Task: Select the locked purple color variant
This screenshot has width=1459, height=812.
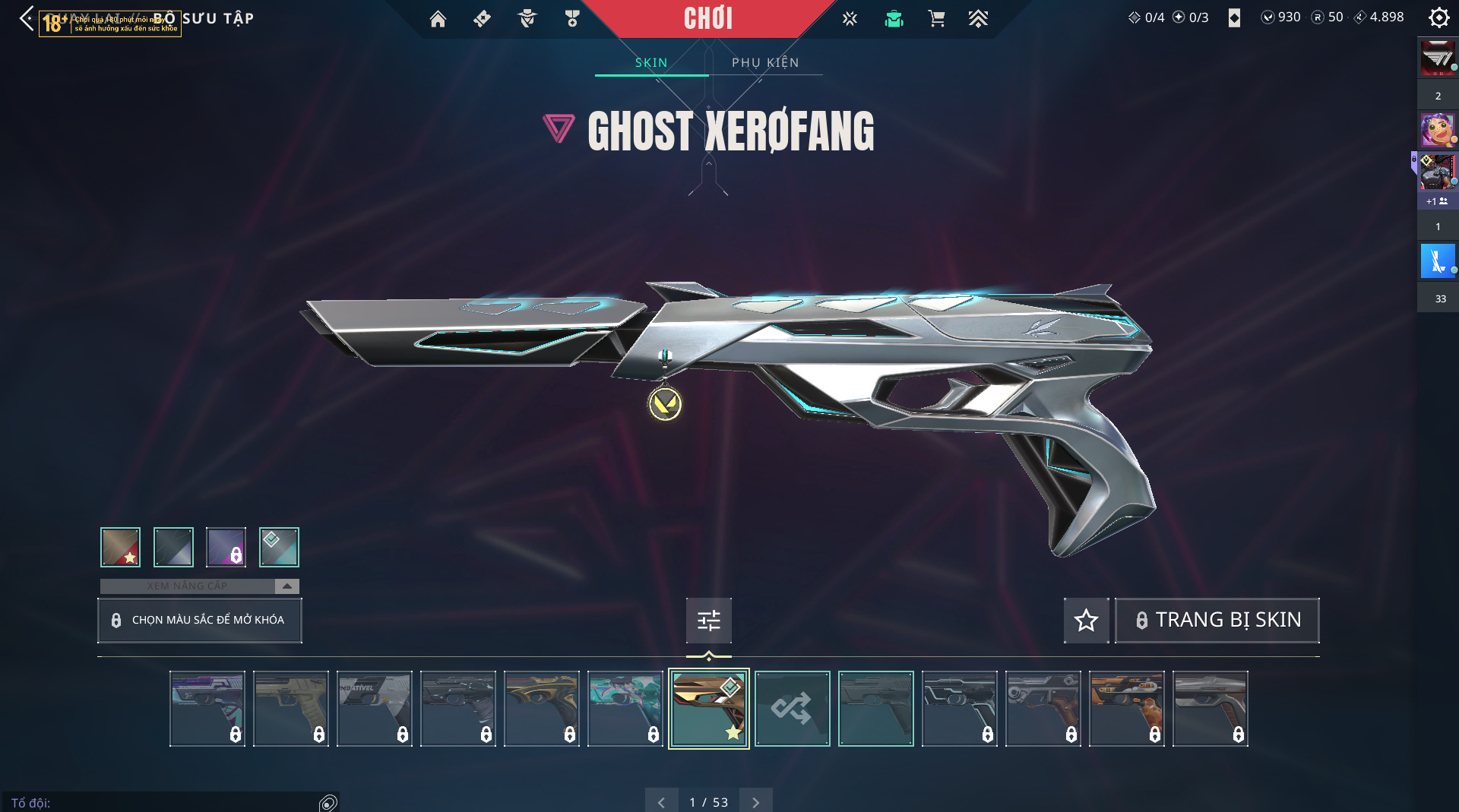Action: coord(226,547)
